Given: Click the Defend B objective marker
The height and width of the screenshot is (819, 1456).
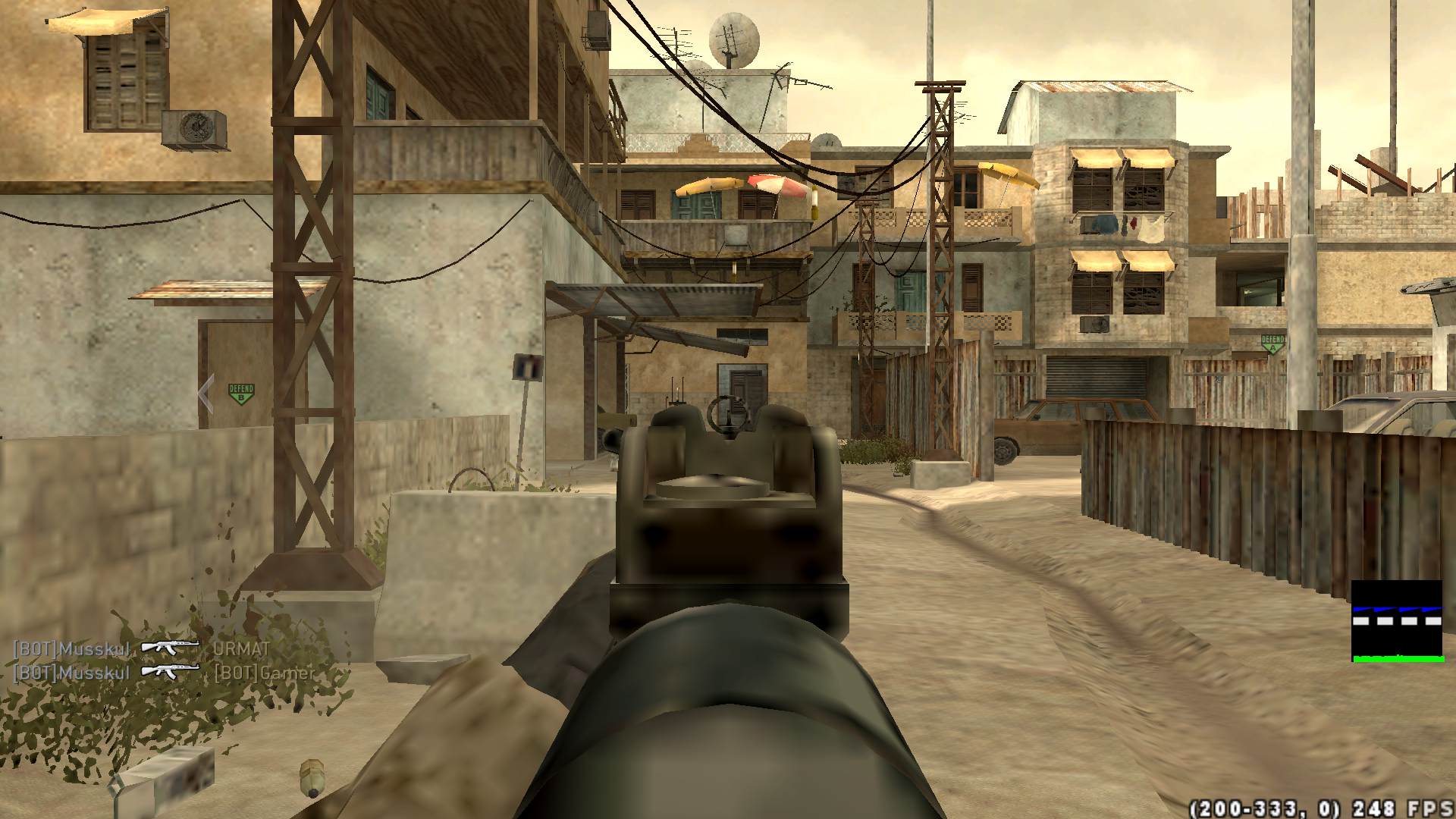Looking at the screenshot, I should (x=241, y=394).
